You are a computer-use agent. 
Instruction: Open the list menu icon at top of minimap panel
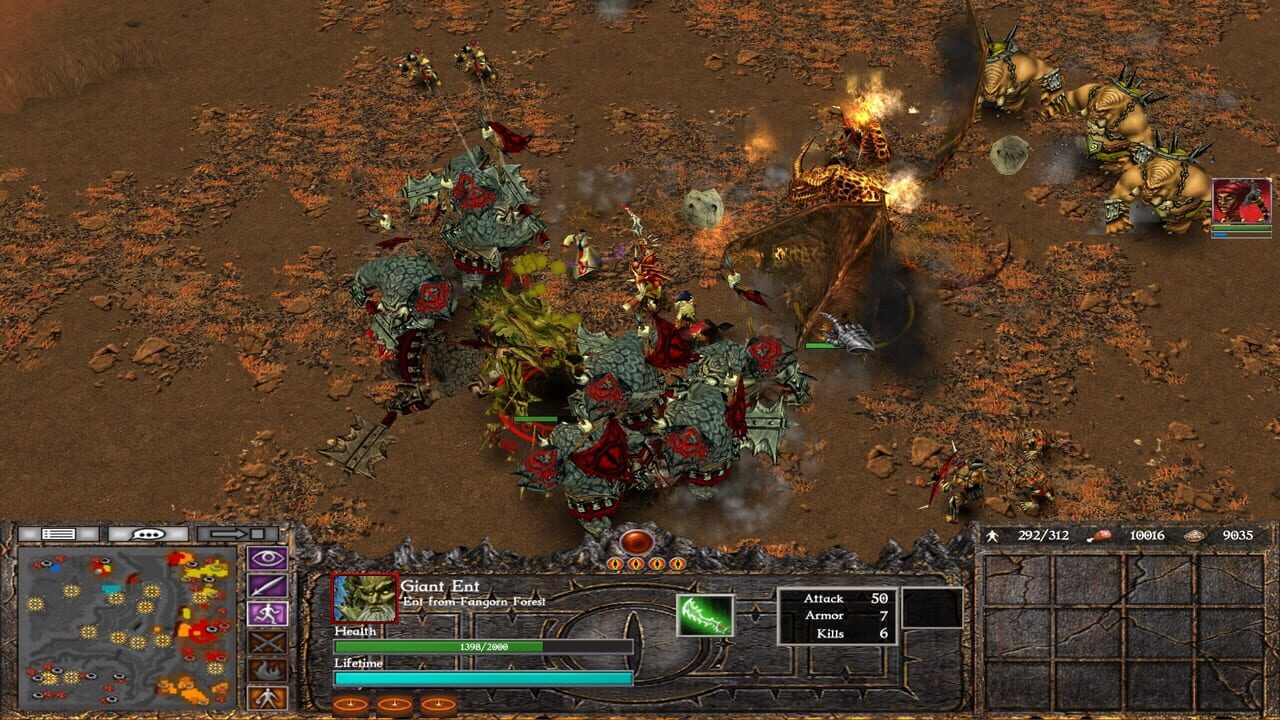[x=57, y=533]
